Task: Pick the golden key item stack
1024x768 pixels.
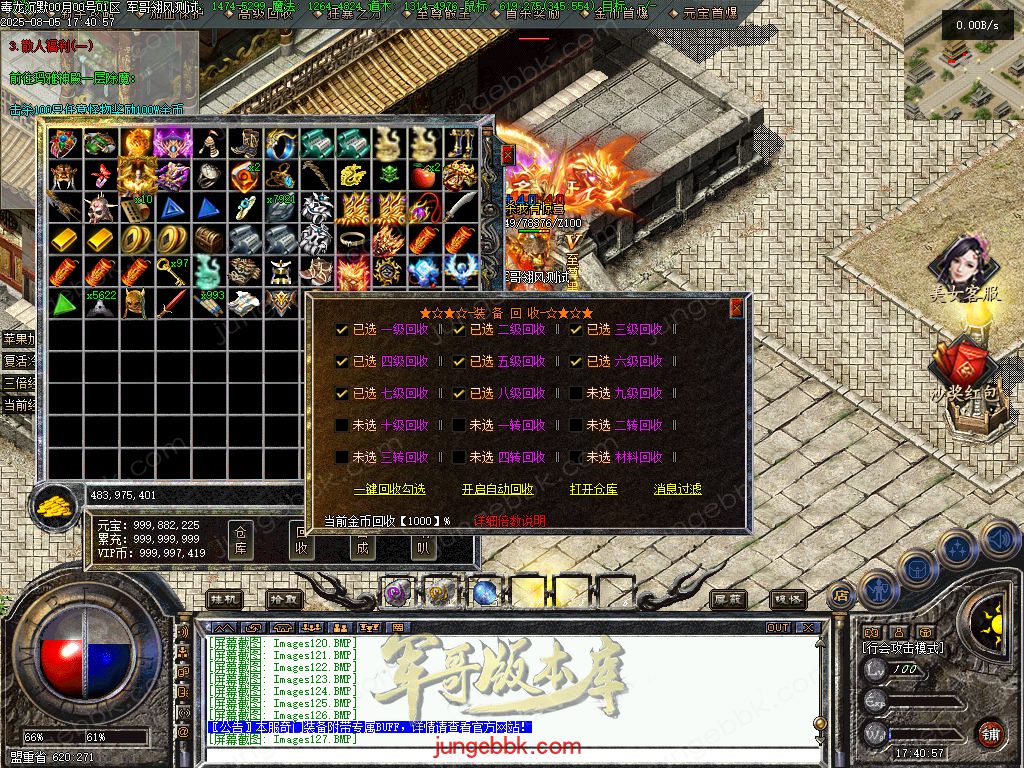Action: click(174, 271)
